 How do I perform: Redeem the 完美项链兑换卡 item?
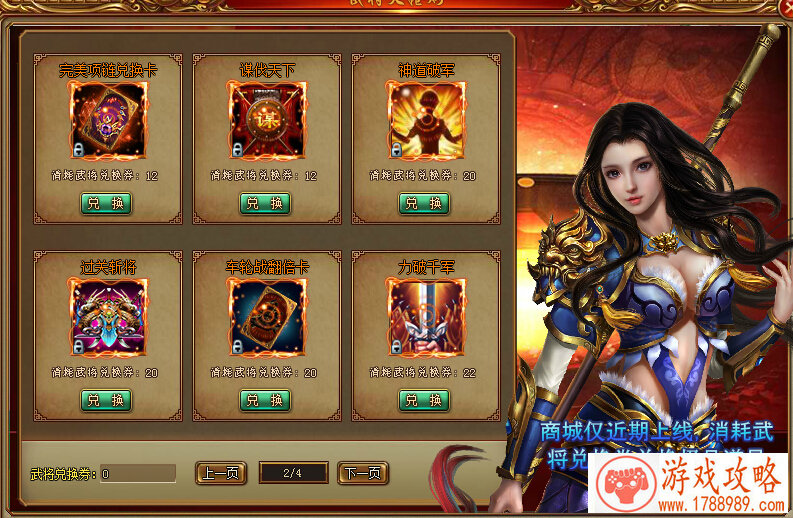(x=107, y=203)
